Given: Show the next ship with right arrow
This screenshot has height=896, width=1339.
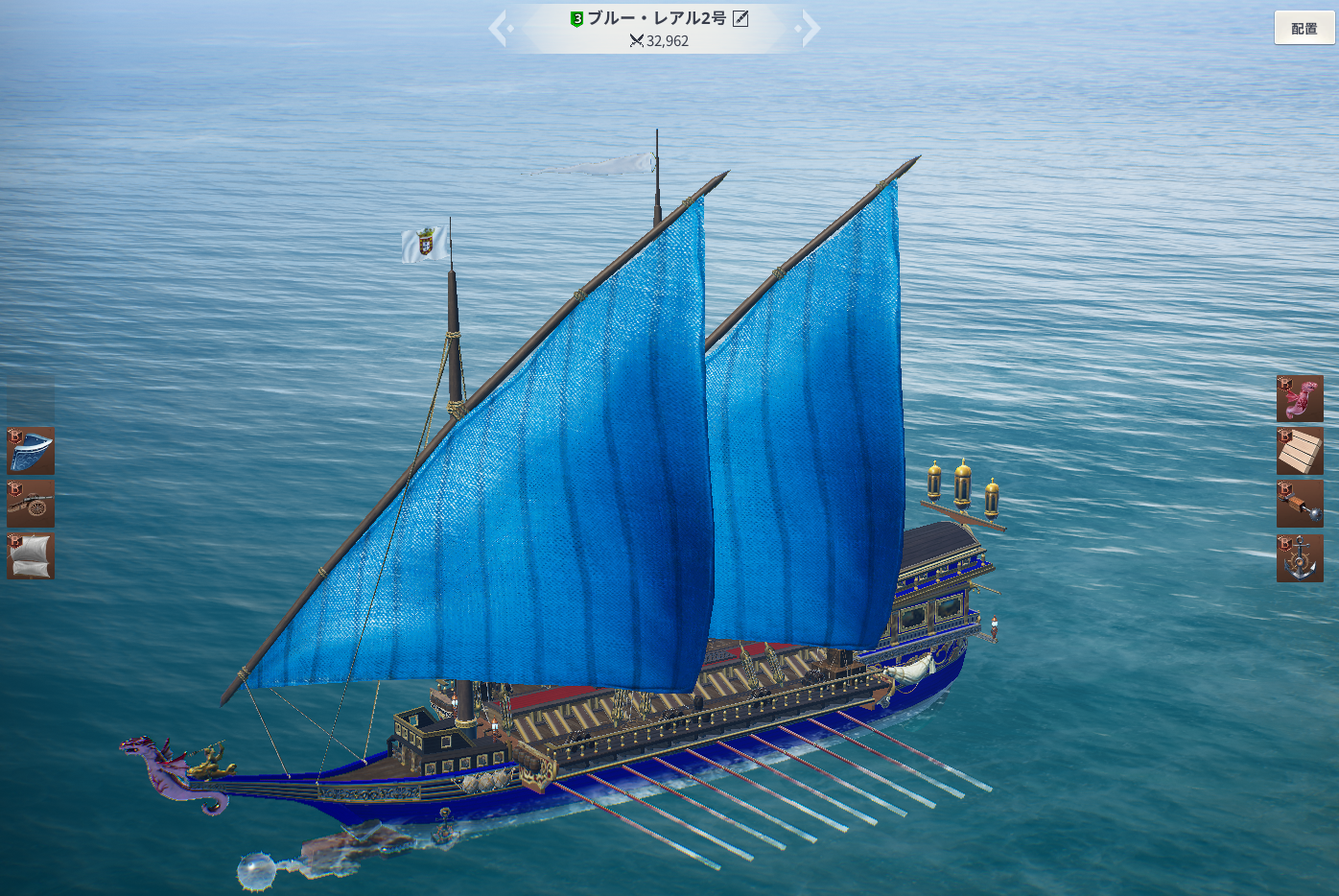Looking at the screenshot, I should click(x=810, y=29).
